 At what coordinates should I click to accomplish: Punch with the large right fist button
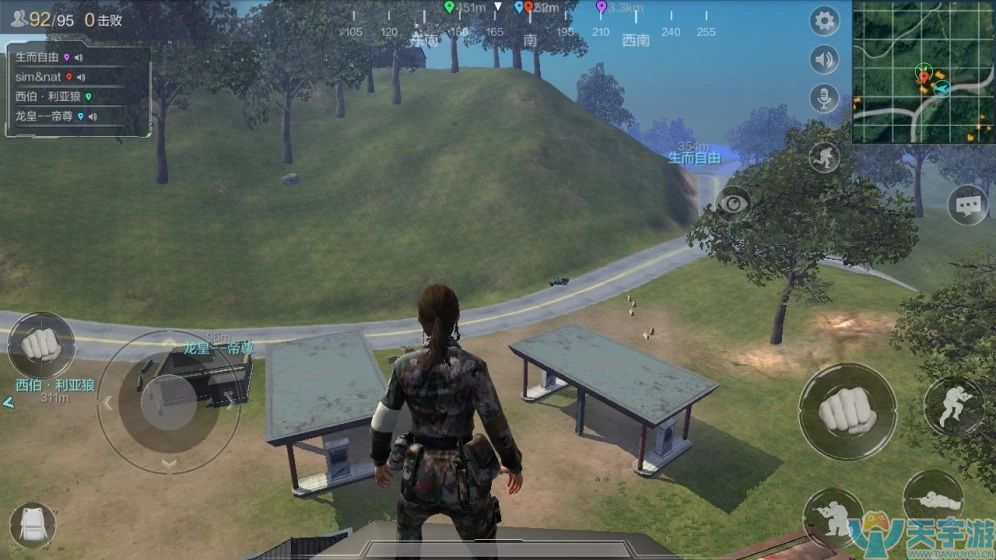coord(846,411)
